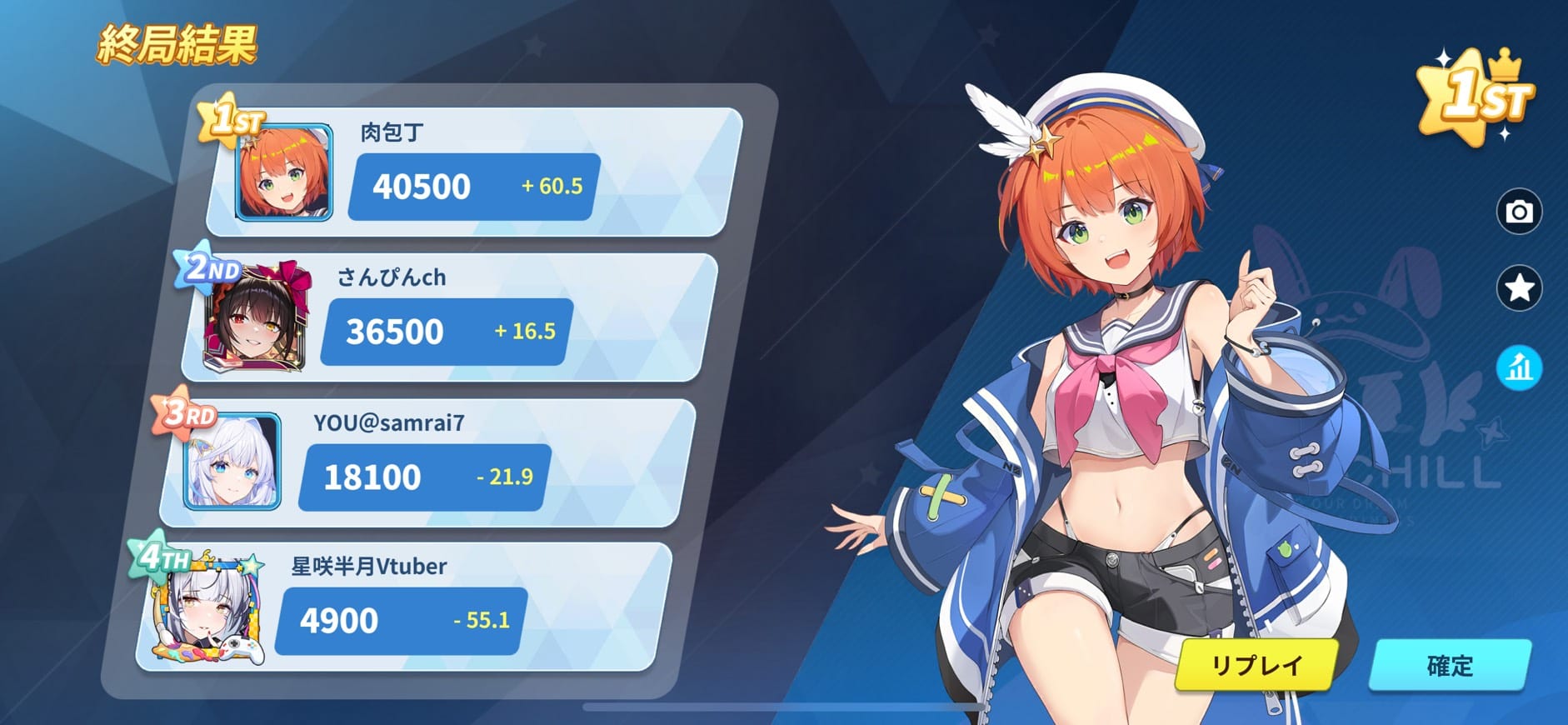View さんぴんch's dark-haired avatar portrait
Screen dimensions: 1568x725
click(x=257, y=318)
